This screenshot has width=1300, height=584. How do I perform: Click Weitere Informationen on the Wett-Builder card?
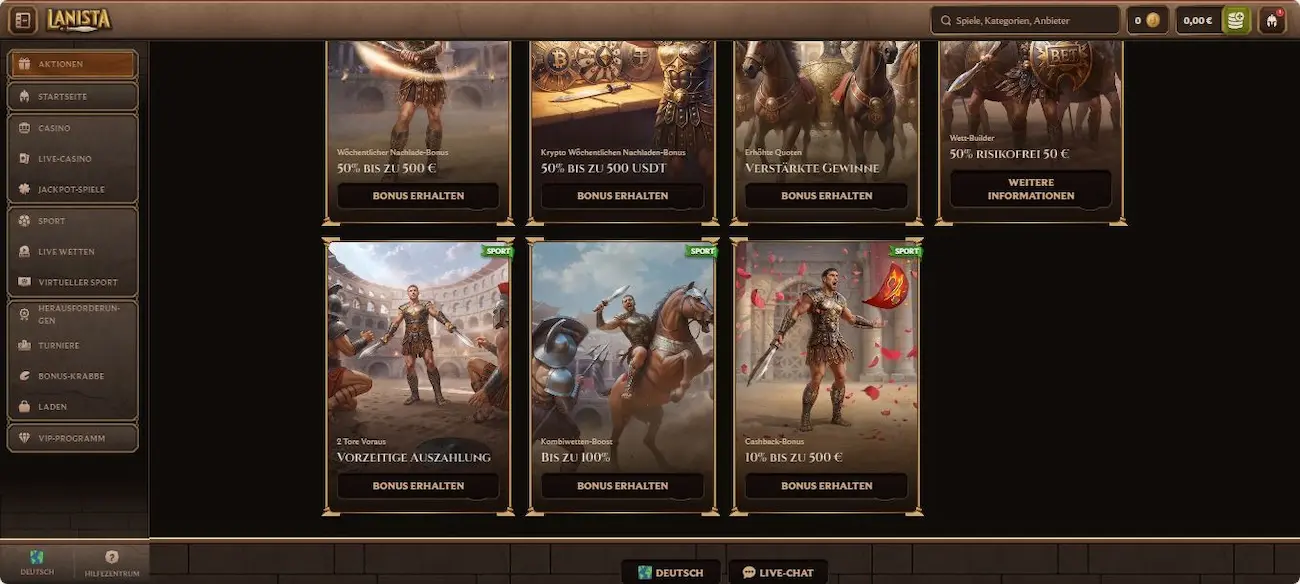(1030, 189)
